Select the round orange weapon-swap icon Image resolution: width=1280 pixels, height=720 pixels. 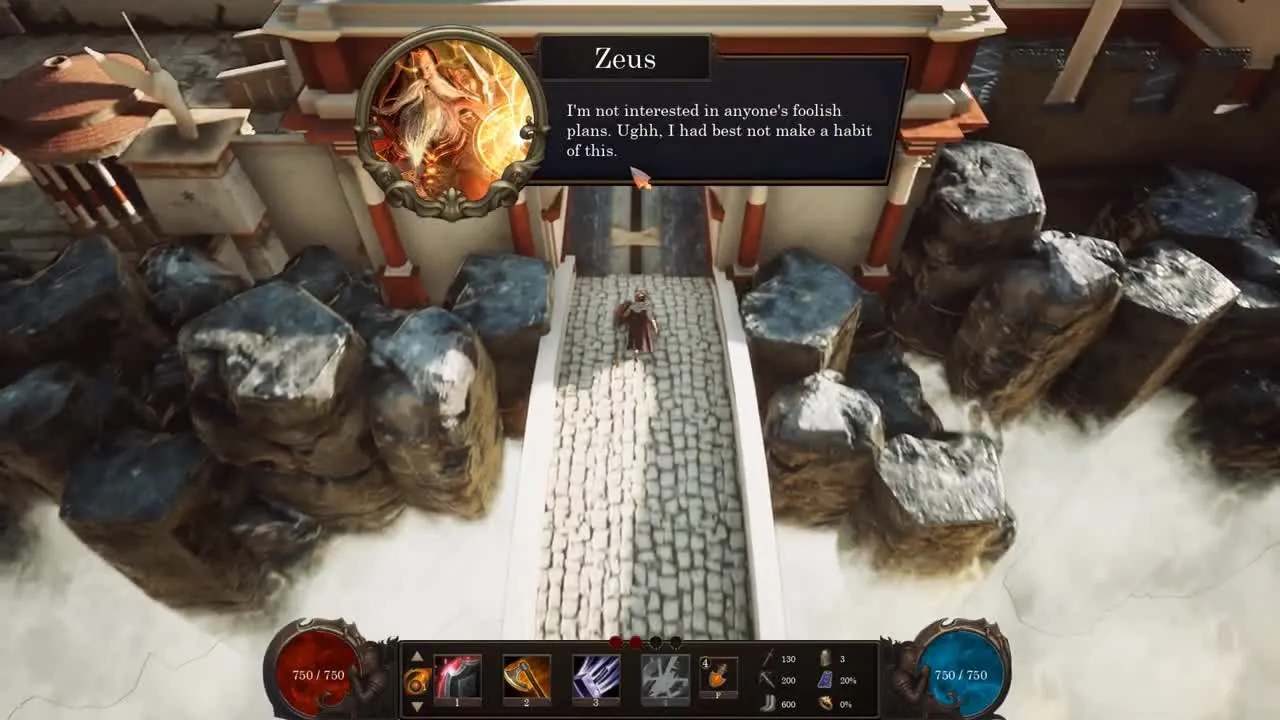(x=417, y=681)
